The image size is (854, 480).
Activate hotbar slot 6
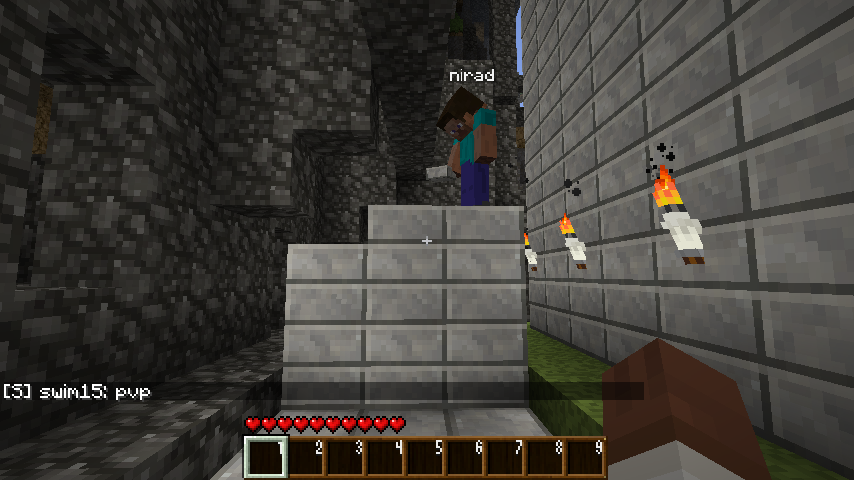pyautogui.click(x=466, y=458)
